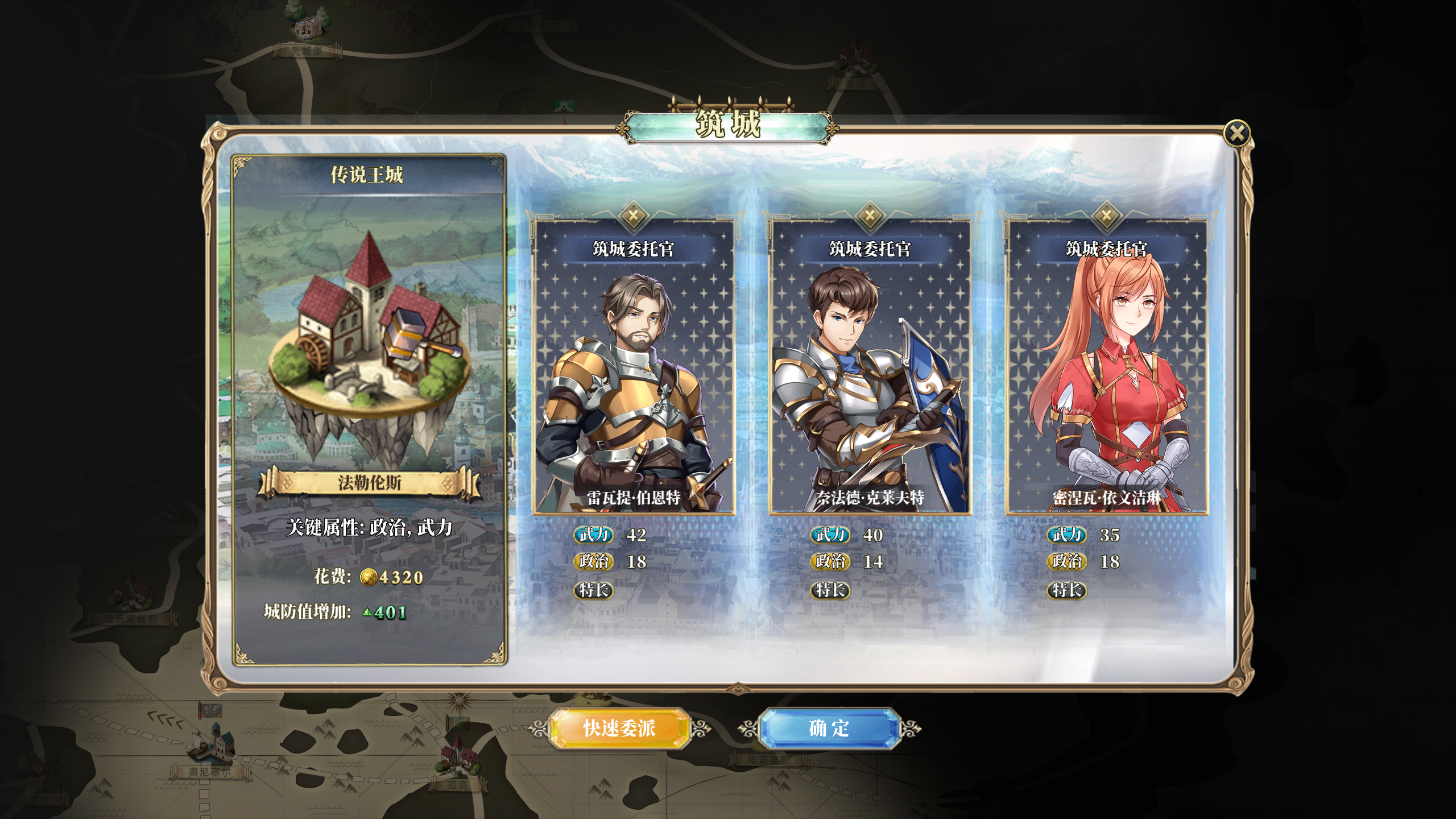Dismiss 密涅瓦·依文洁琳 using the X diamond
The width and height of the screenshot is (1456, 819).
pos(1106,215)
